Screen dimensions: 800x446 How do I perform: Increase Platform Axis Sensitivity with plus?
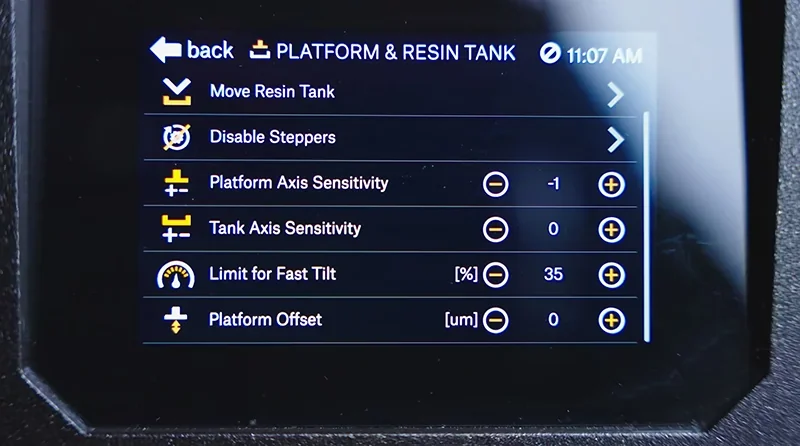click(x=611, y=184)
